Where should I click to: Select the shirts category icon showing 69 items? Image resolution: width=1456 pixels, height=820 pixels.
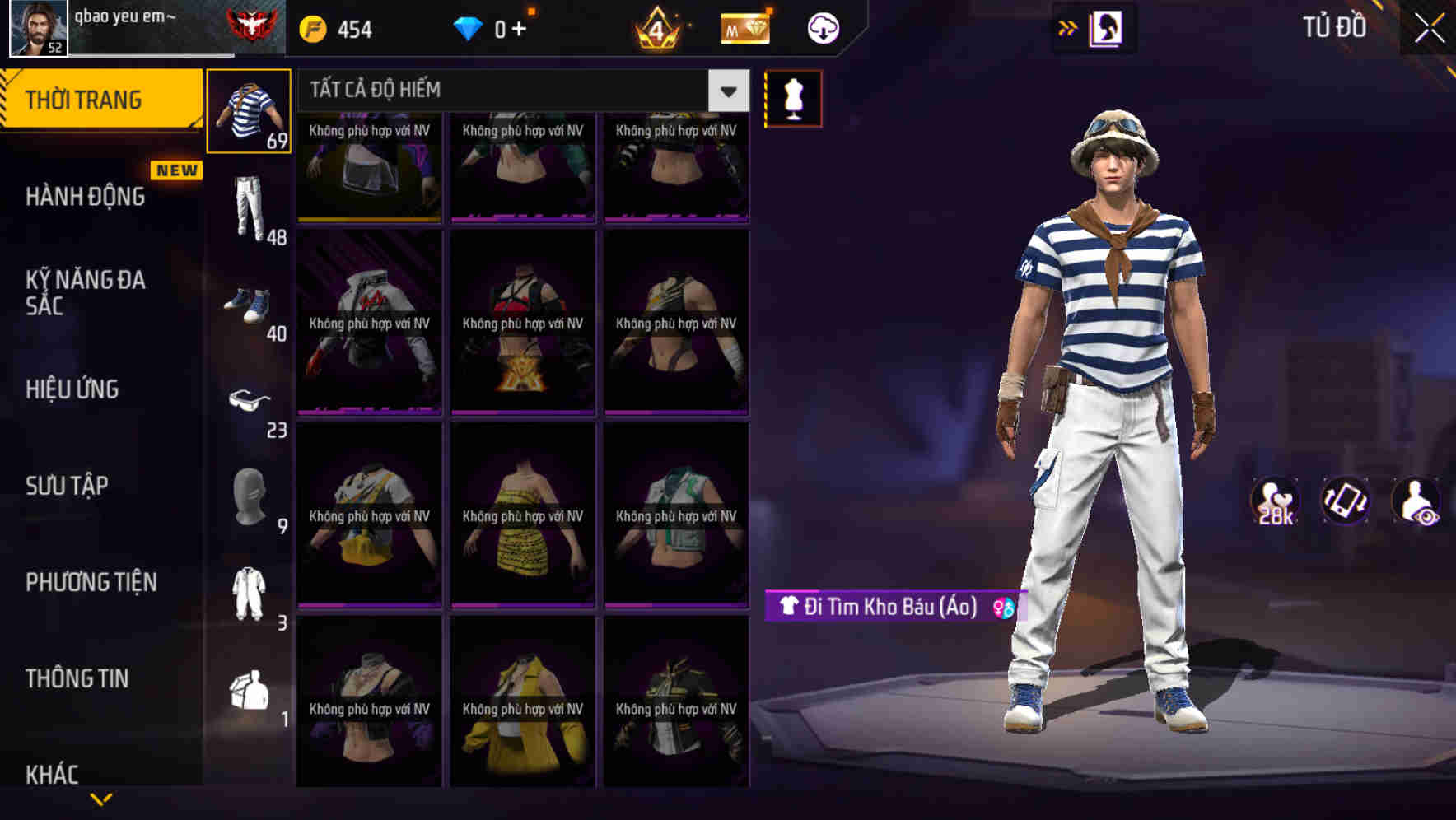coord(249,111)
